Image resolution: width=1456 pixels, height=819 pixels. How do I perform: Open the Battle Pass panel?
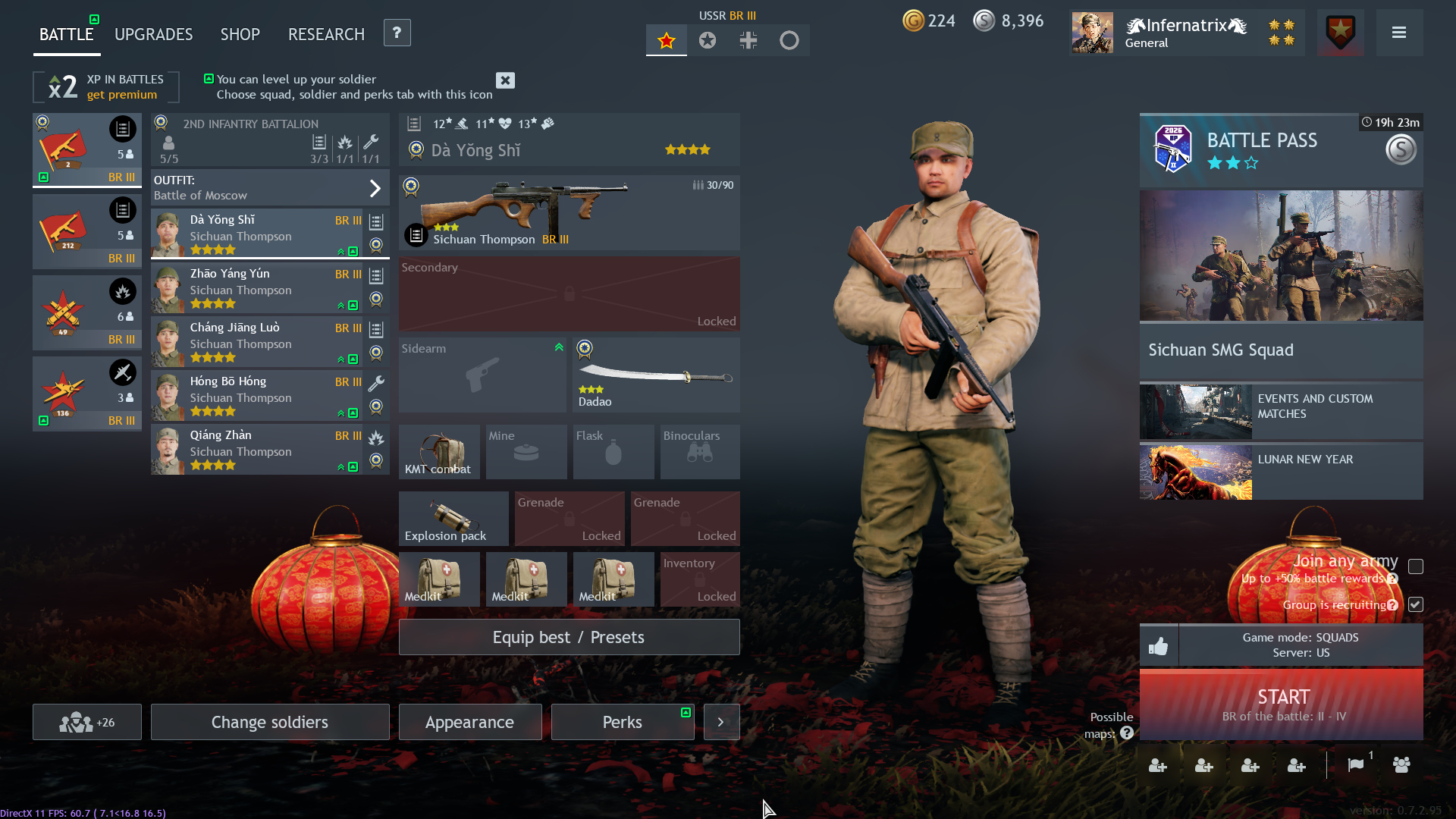click(1281, 150)
